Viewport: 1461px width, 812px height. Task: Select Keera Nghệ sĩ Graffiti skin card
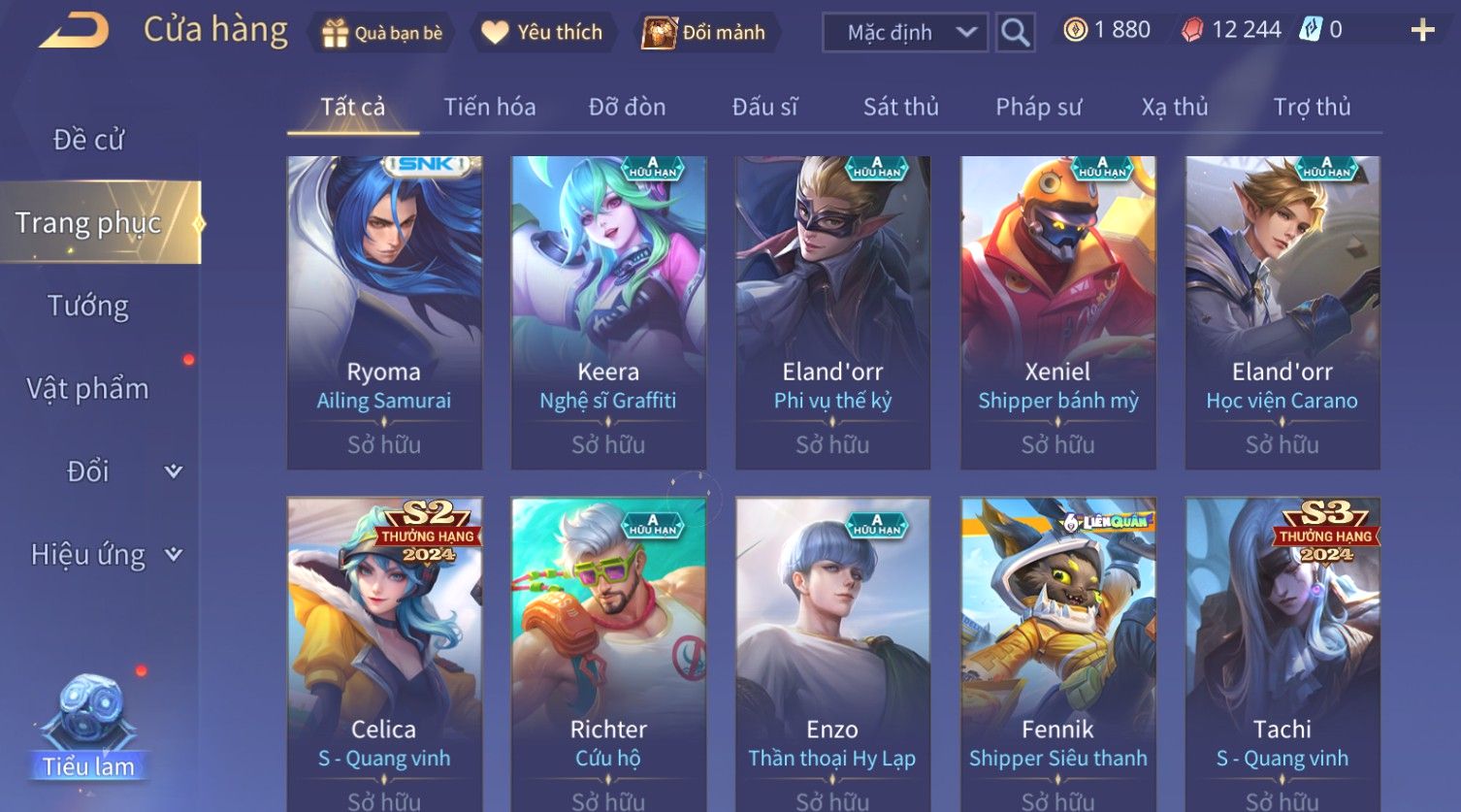(x=608, y=312)
